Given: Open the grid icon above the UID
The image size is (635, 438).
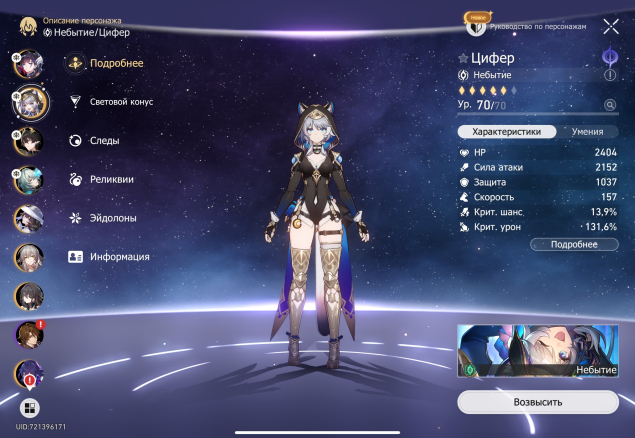Looking at the screenshot, I should point(28,408).
